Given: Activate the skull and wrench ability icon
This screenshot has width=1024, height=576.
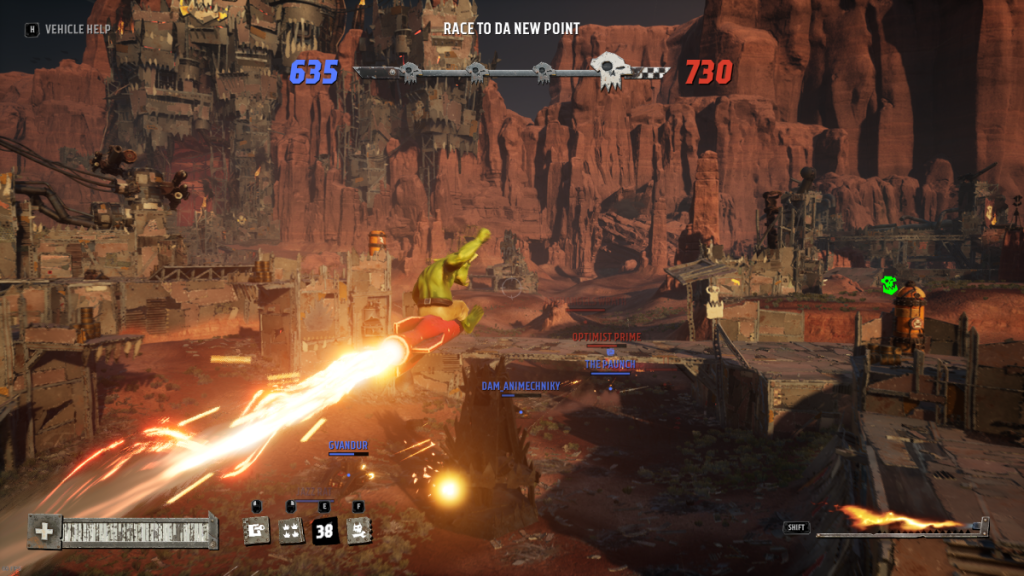Looking at the screenshot, I should pos(359,531).
